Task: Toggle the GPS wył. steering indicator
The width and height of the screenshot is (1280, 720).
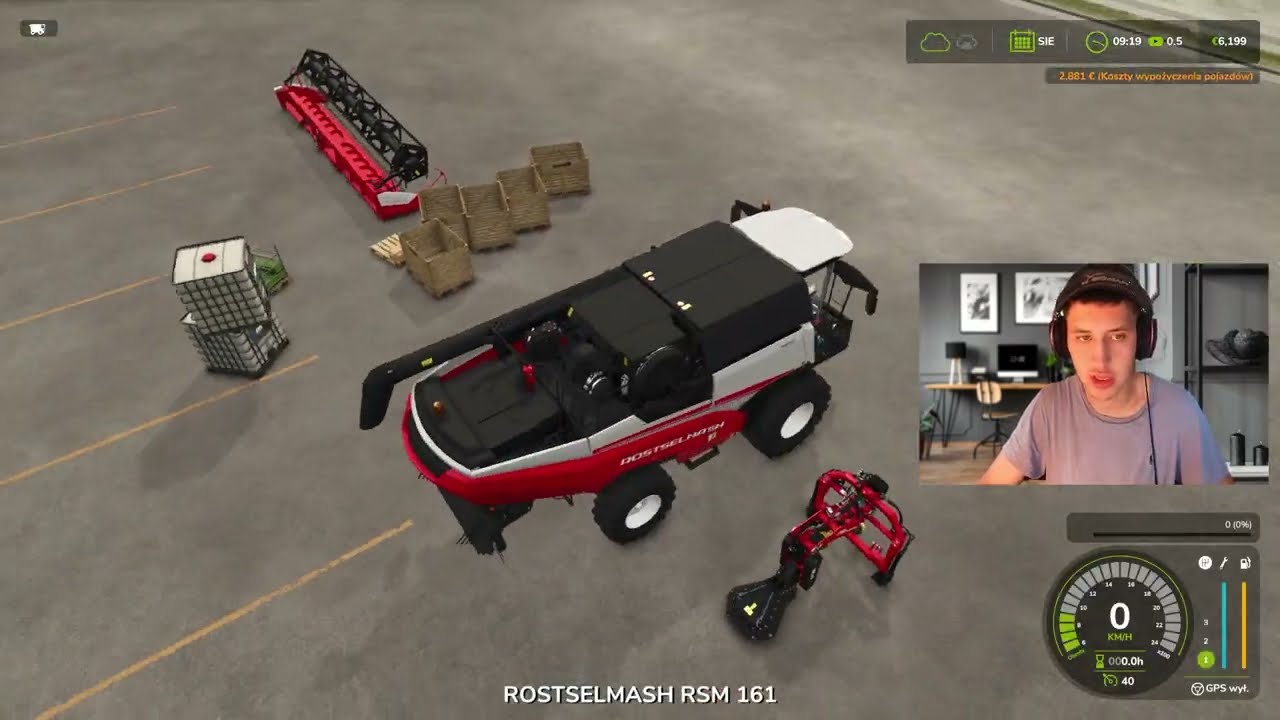Action: coord(1197,688)
